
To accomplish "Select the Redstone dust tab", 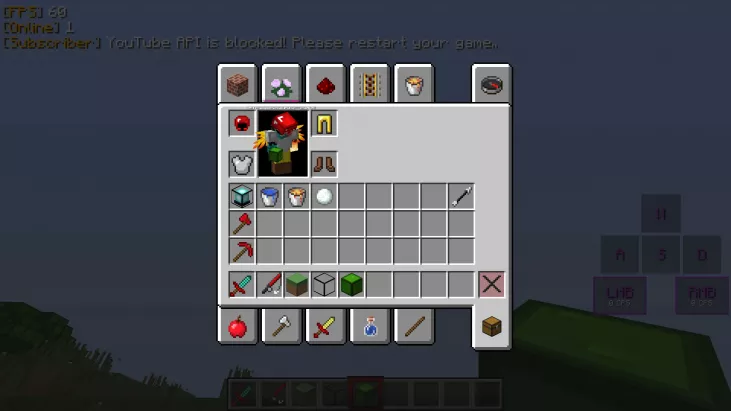I will tap(325, 85).
